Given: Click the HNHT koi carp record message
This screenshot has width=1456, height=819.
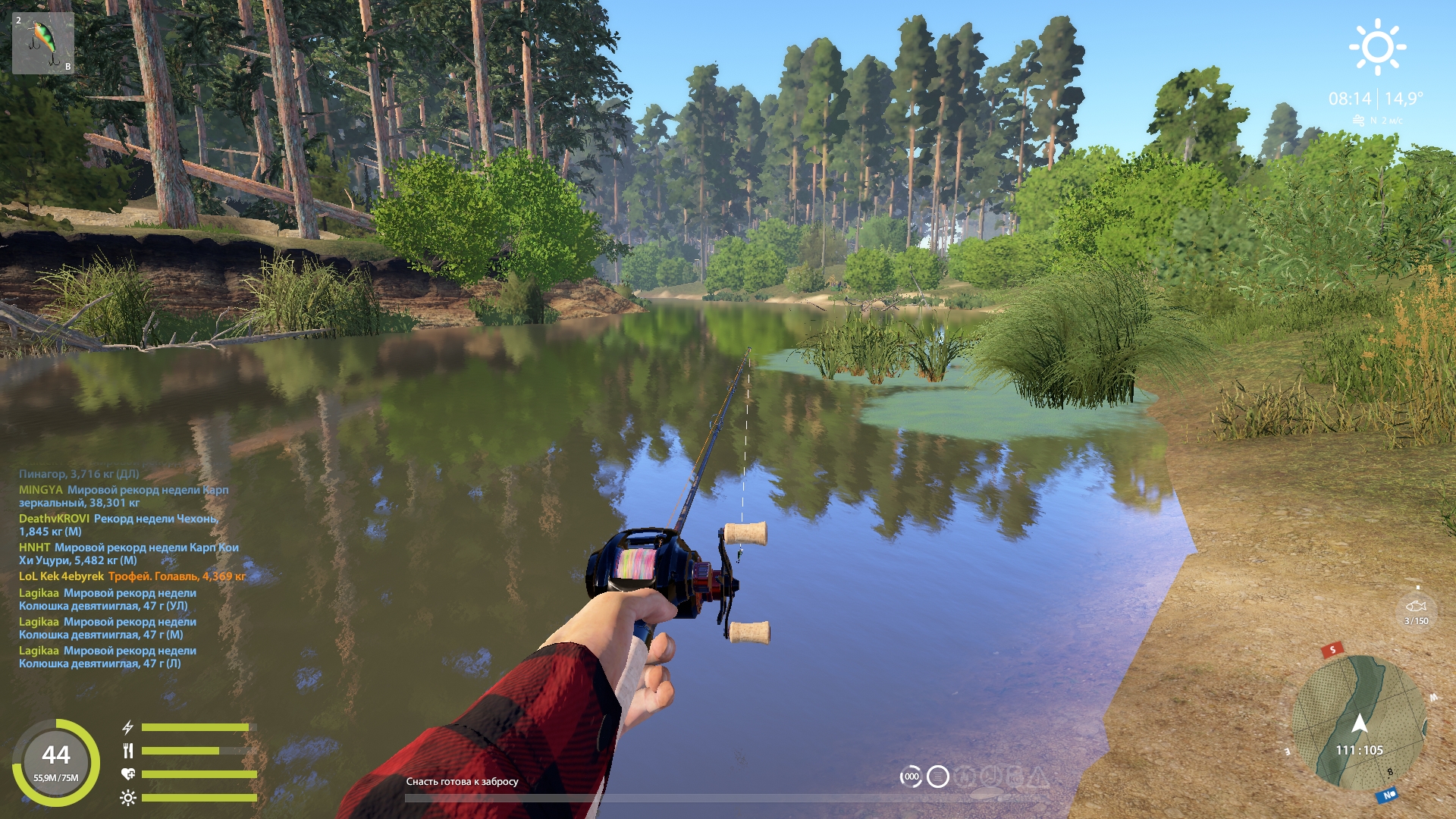Looking at the screenshot, I should [129, 554].
